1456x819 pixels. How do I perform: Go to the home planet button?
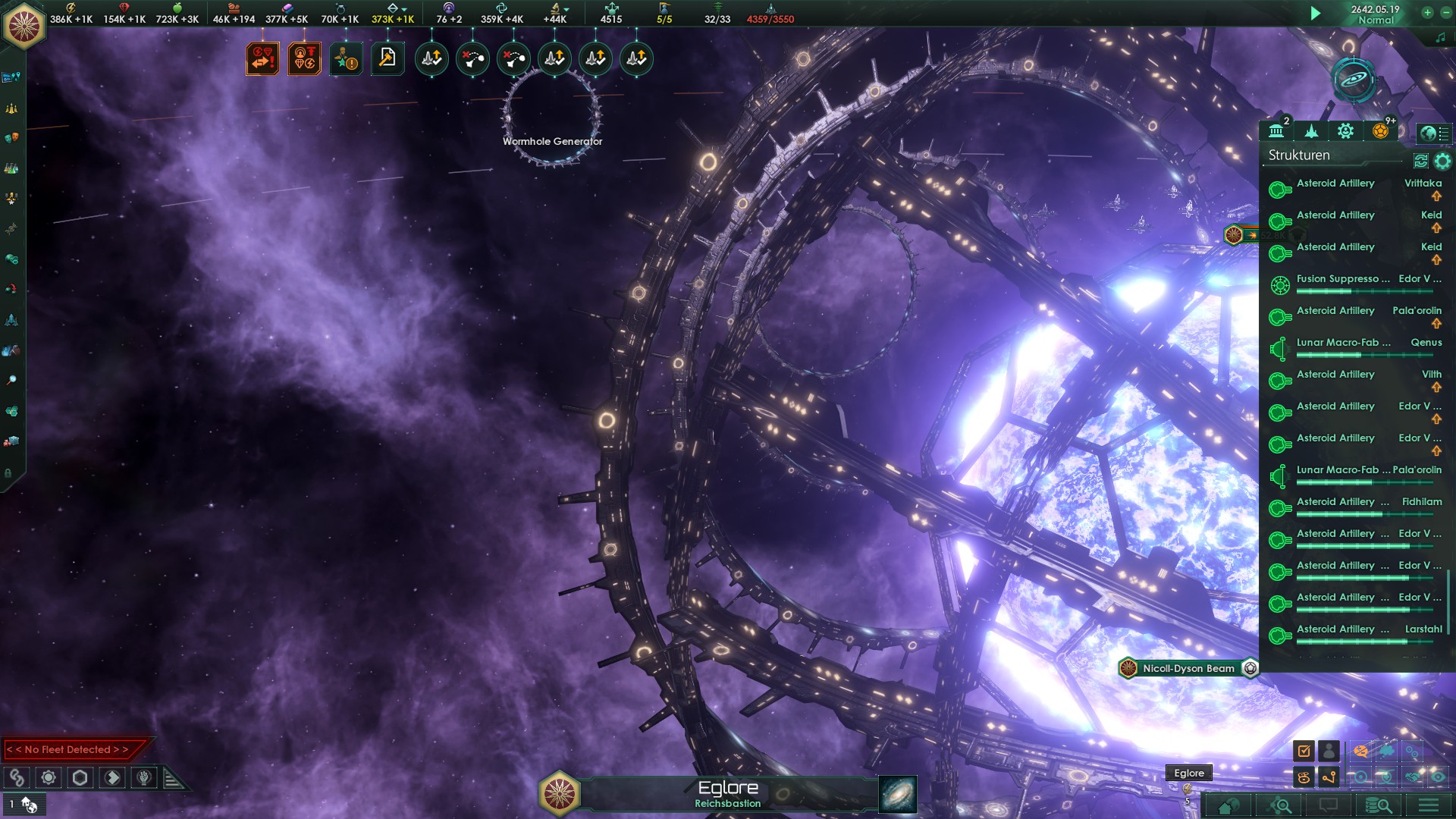(x=1228, y=805)
